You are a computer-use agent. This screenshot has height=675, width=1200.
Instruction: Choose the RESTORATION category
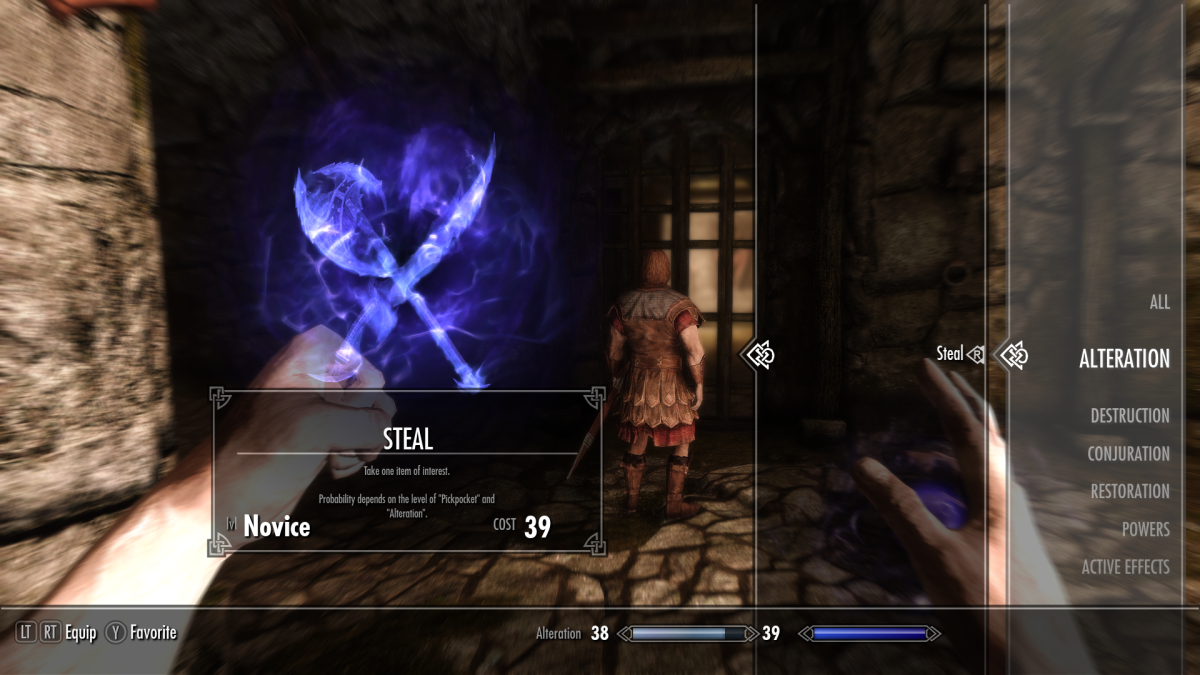coord(1129,492)
